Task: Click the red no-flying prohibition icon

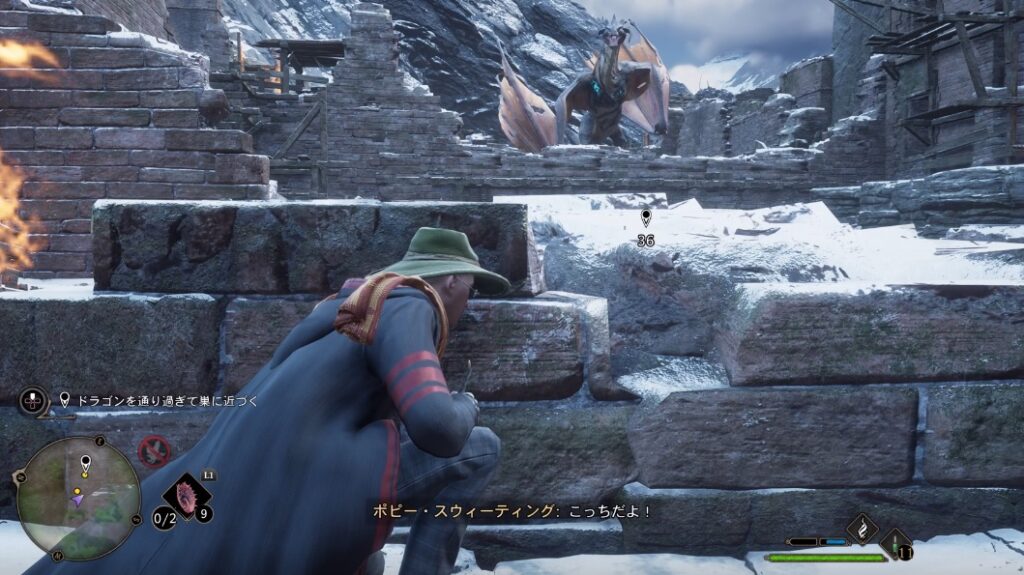Action: pos(153,450)
